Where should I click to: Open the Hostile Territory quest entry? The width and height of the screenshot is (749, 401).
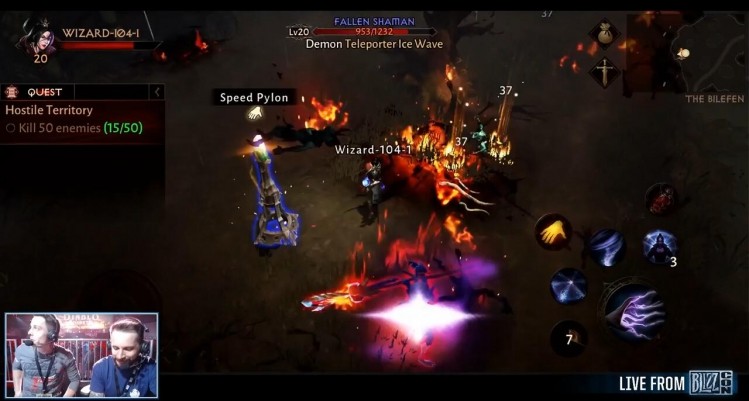point(49,110)
